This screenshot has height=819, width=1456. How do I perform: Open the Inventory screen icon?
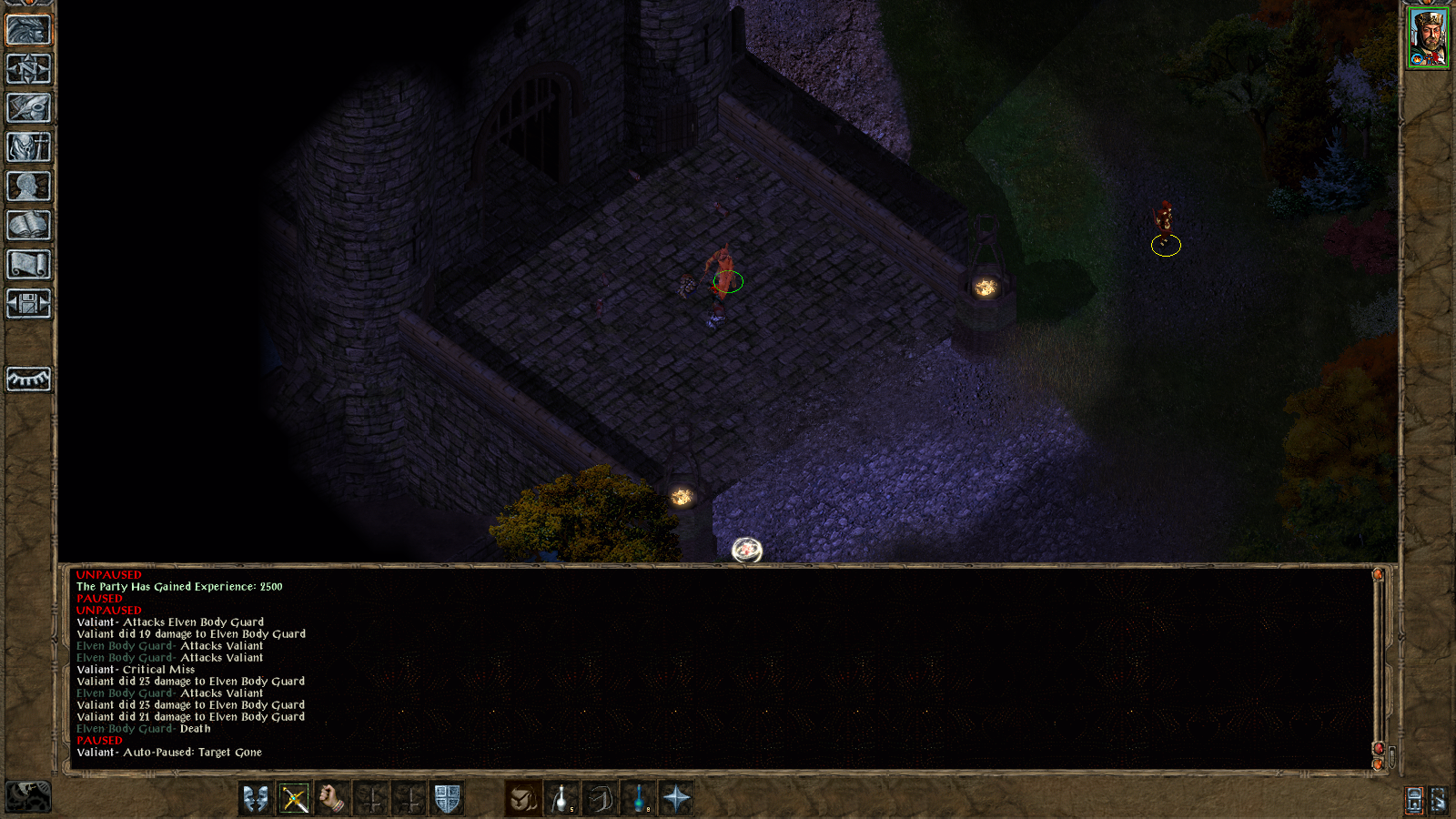[27, 146]
